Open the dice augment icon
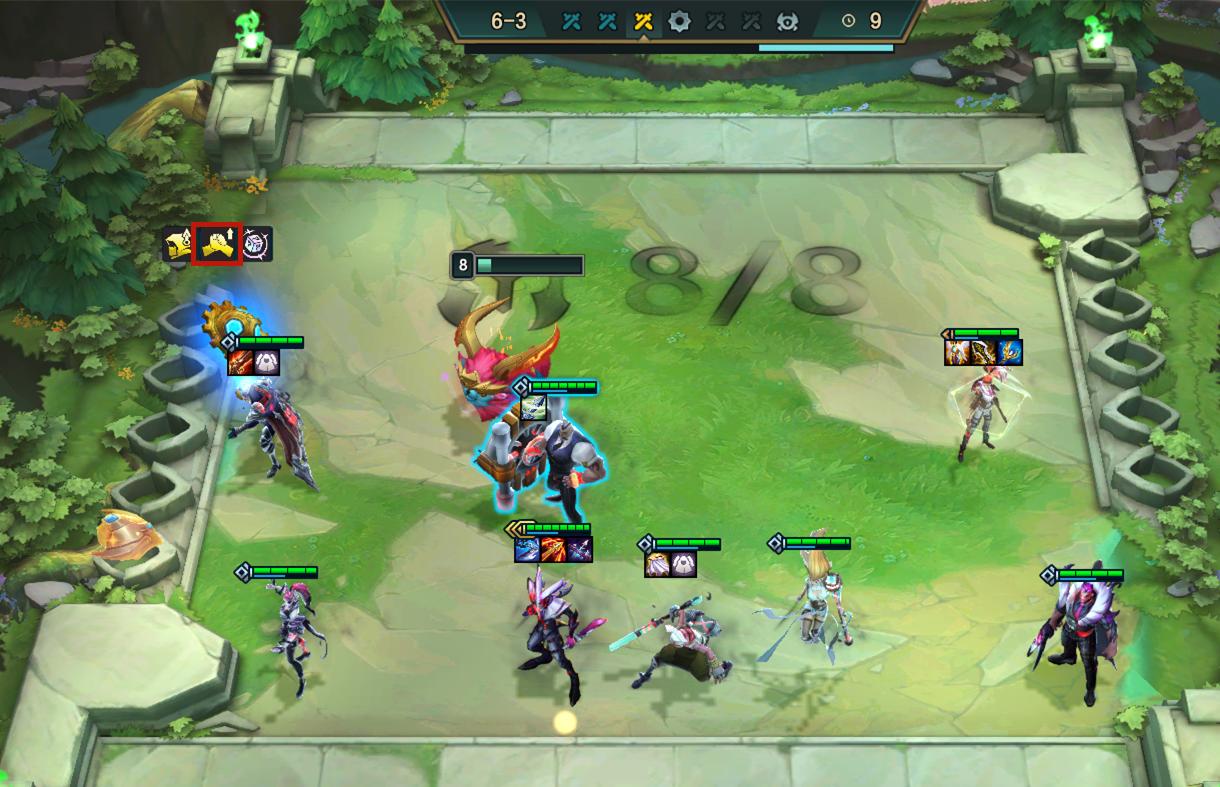1220x787 pixels. pyautogui.click(x=258, y=244)
